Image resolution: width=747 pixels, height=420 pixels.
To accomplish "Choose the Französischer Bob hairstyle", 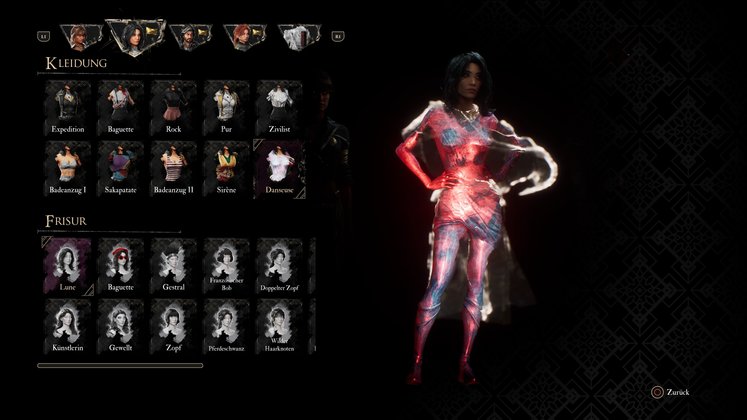I will pyautogui.click(x=227, y=266).
